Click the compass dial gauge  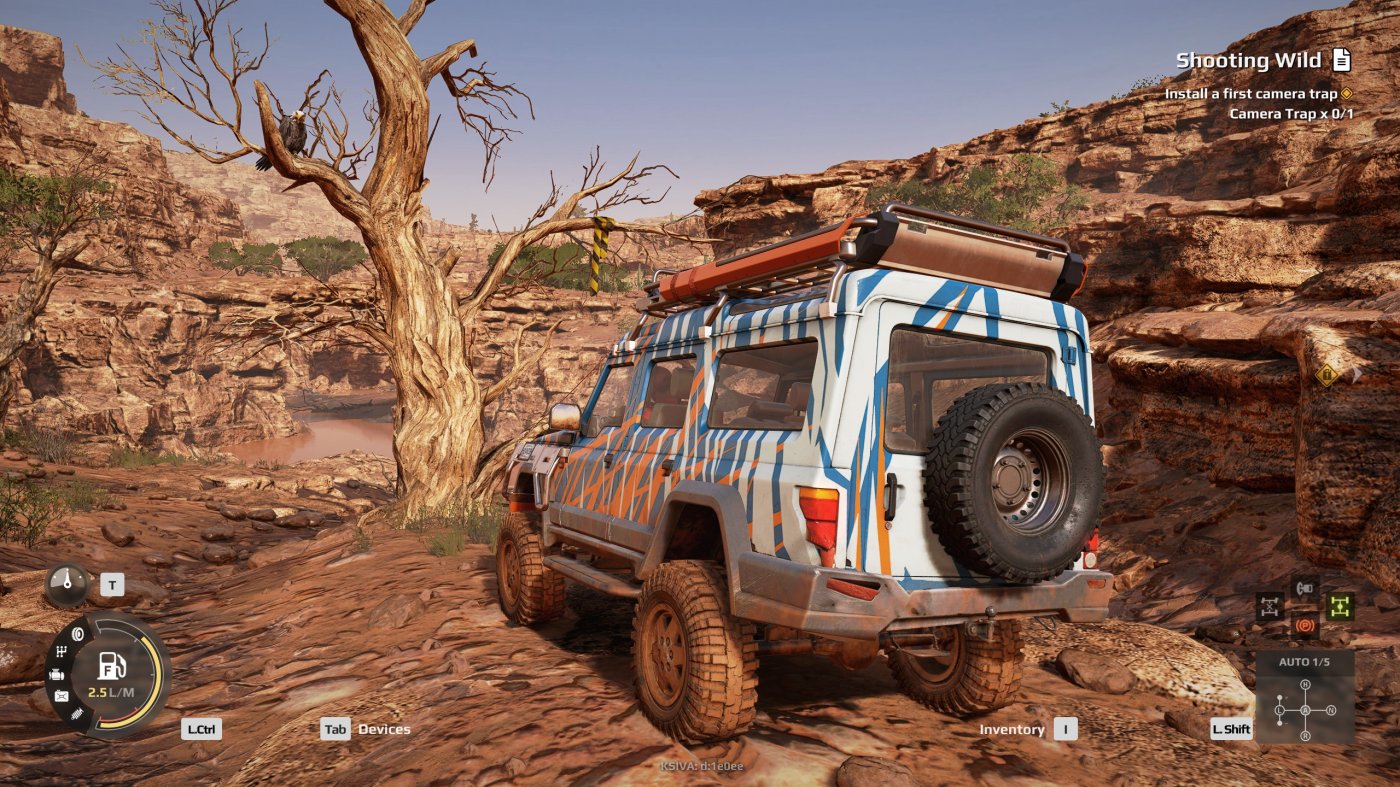pyautogui.click(x=67, y=582)
